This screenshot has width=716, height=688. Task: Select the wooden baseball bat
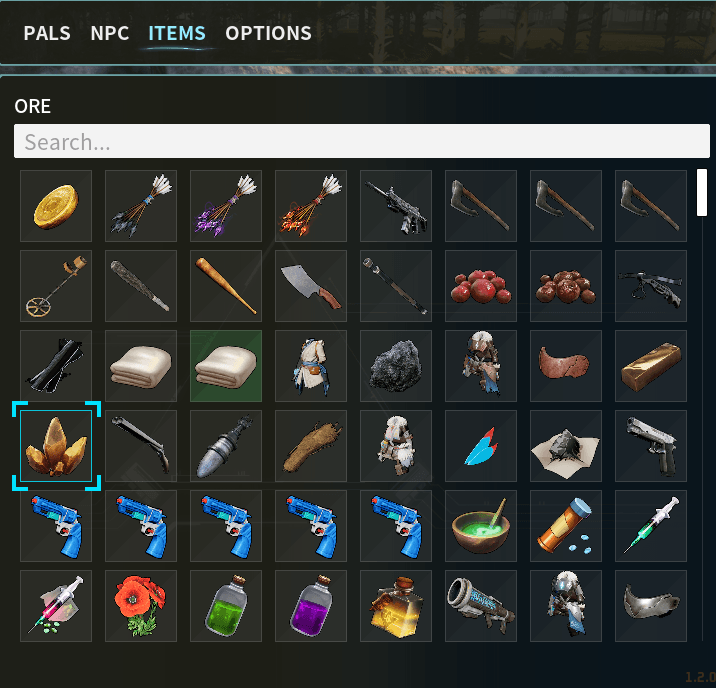point(226,286)
